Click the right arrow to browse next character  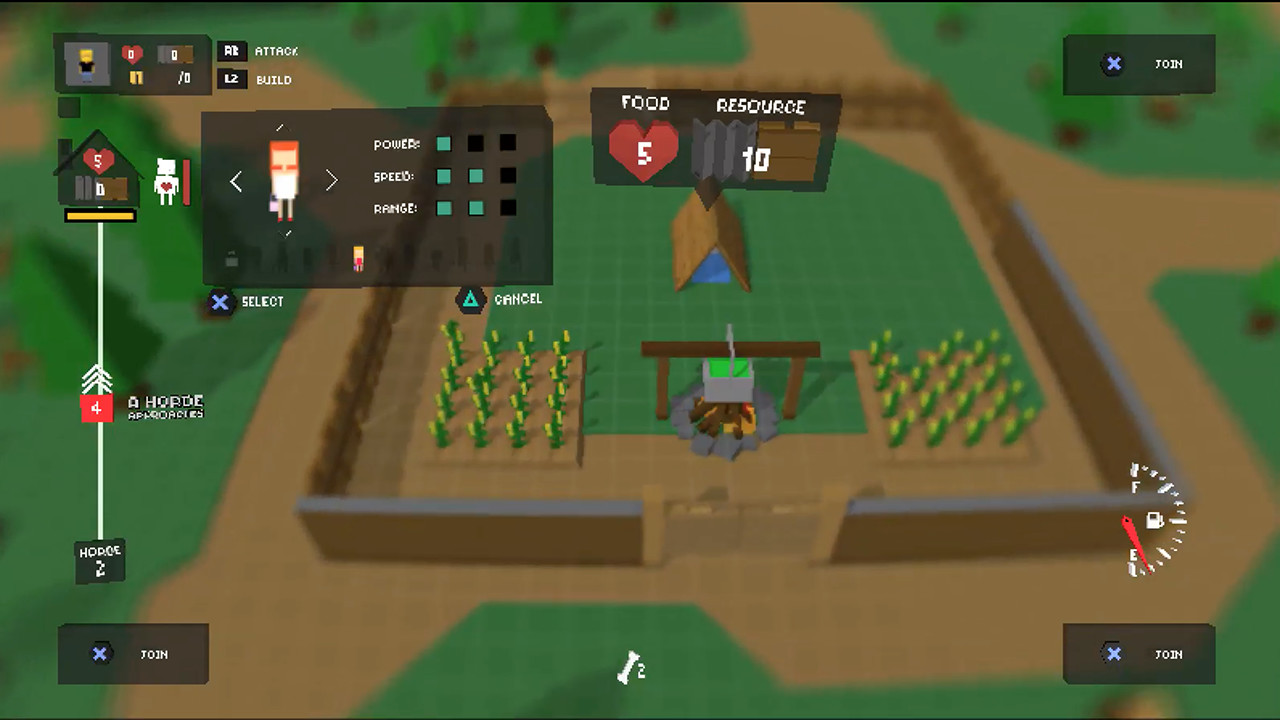click(331, 181)
